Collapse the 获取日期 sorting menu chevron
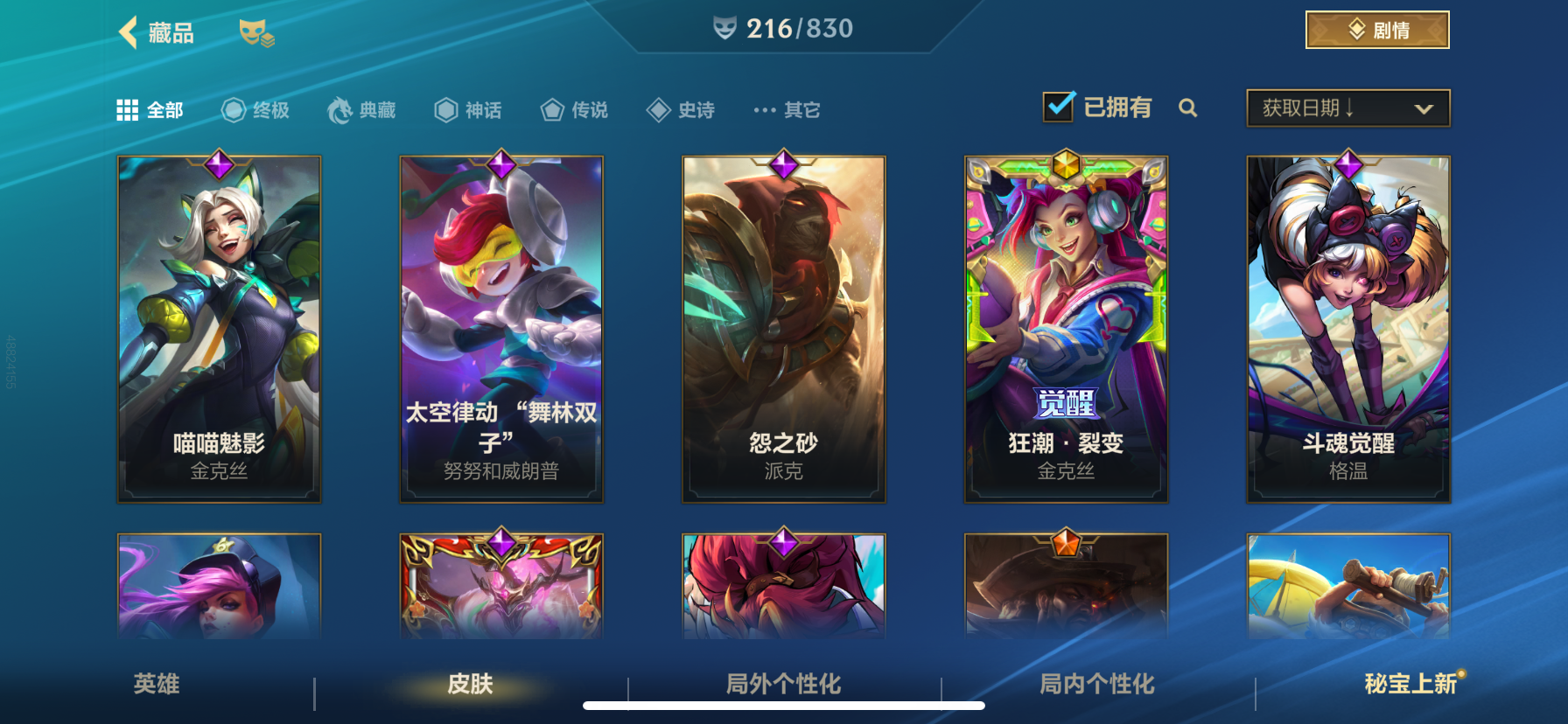Viewport: 1568px width, 724px height. pyautogui.click(x=1422, y=109)
